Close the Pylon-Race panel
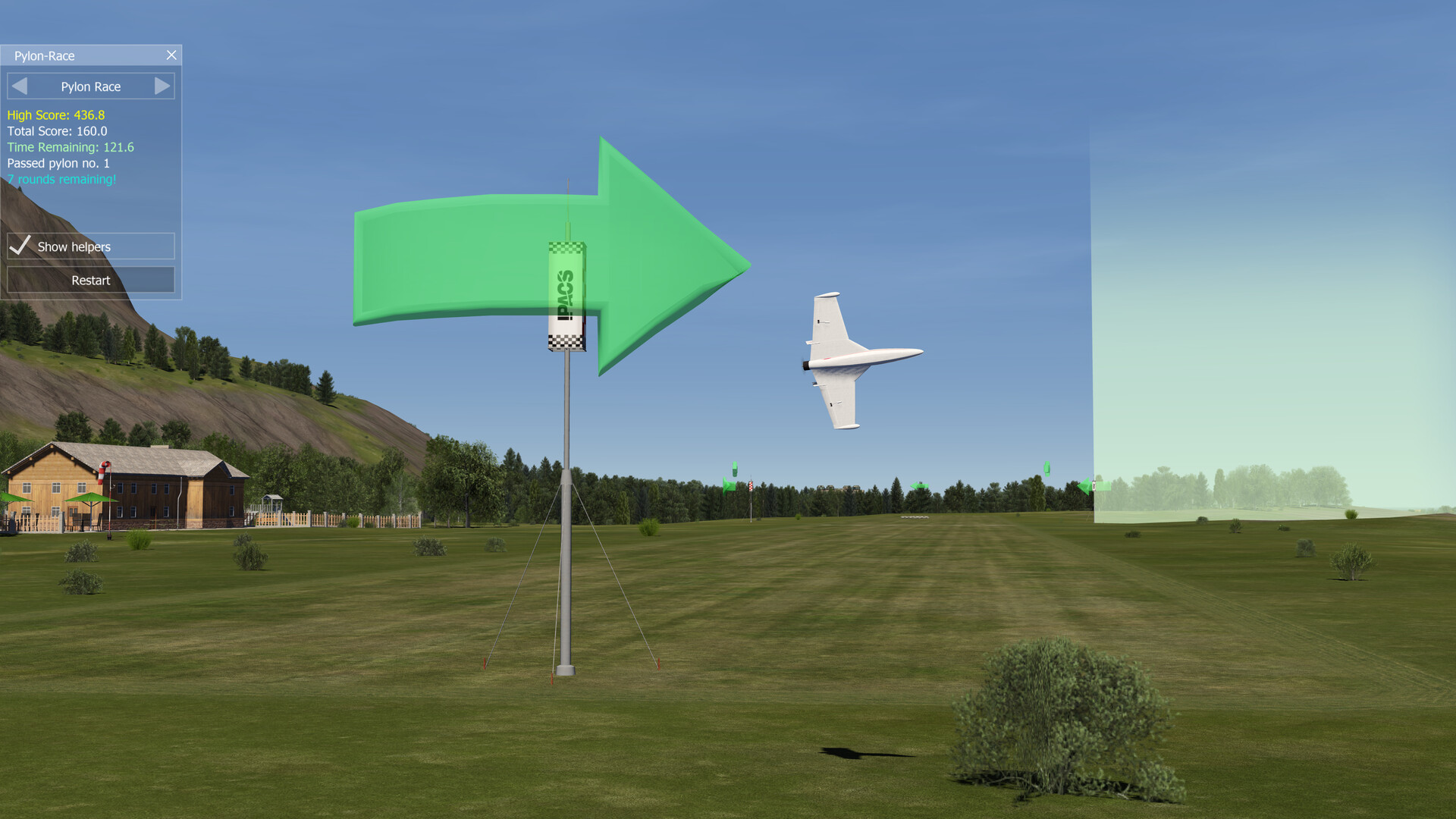The width and height of the screenshot is (1456, 819). point(171,55)
